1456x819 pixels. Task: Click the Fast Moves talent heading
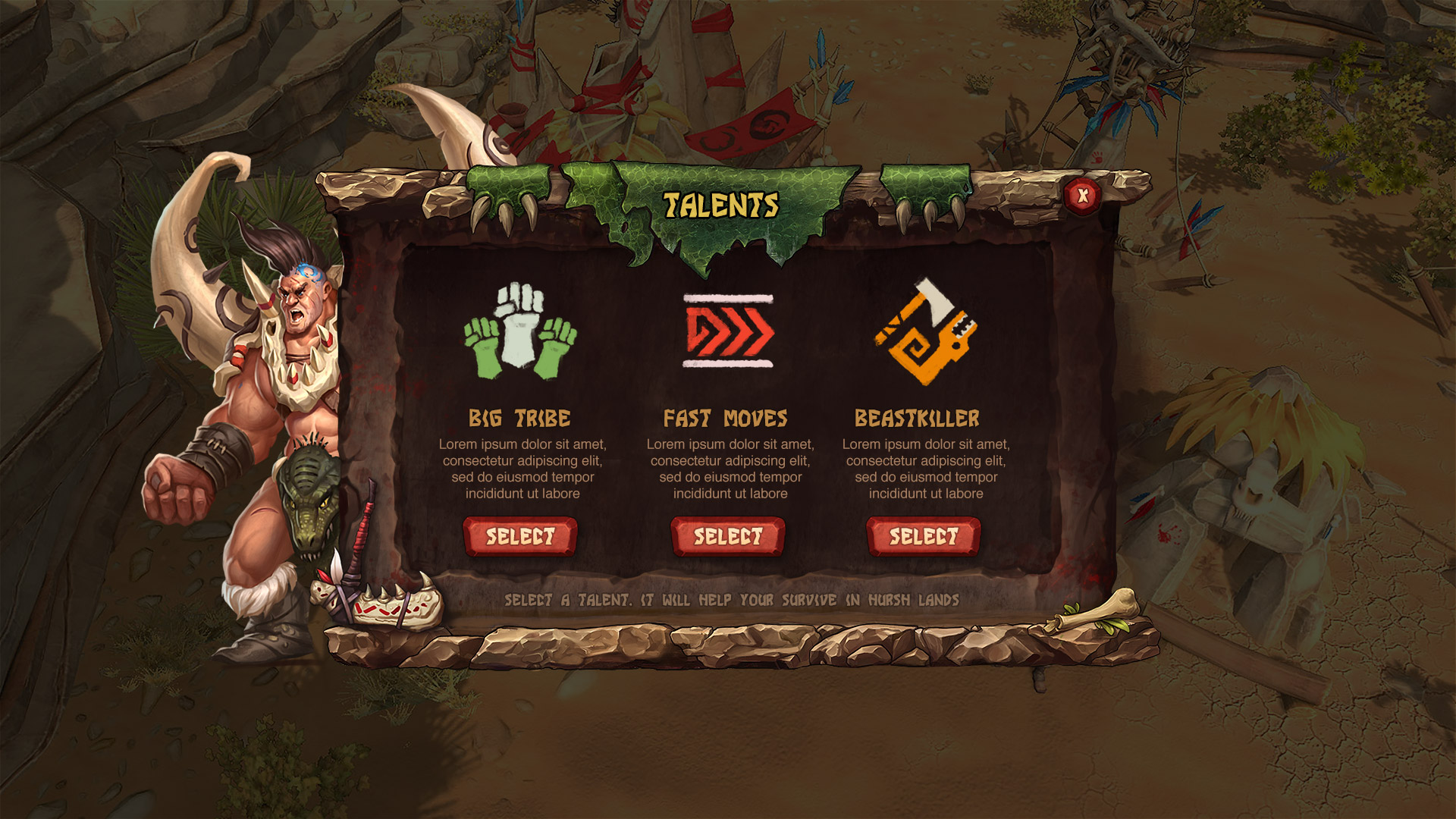pos(726,418)
